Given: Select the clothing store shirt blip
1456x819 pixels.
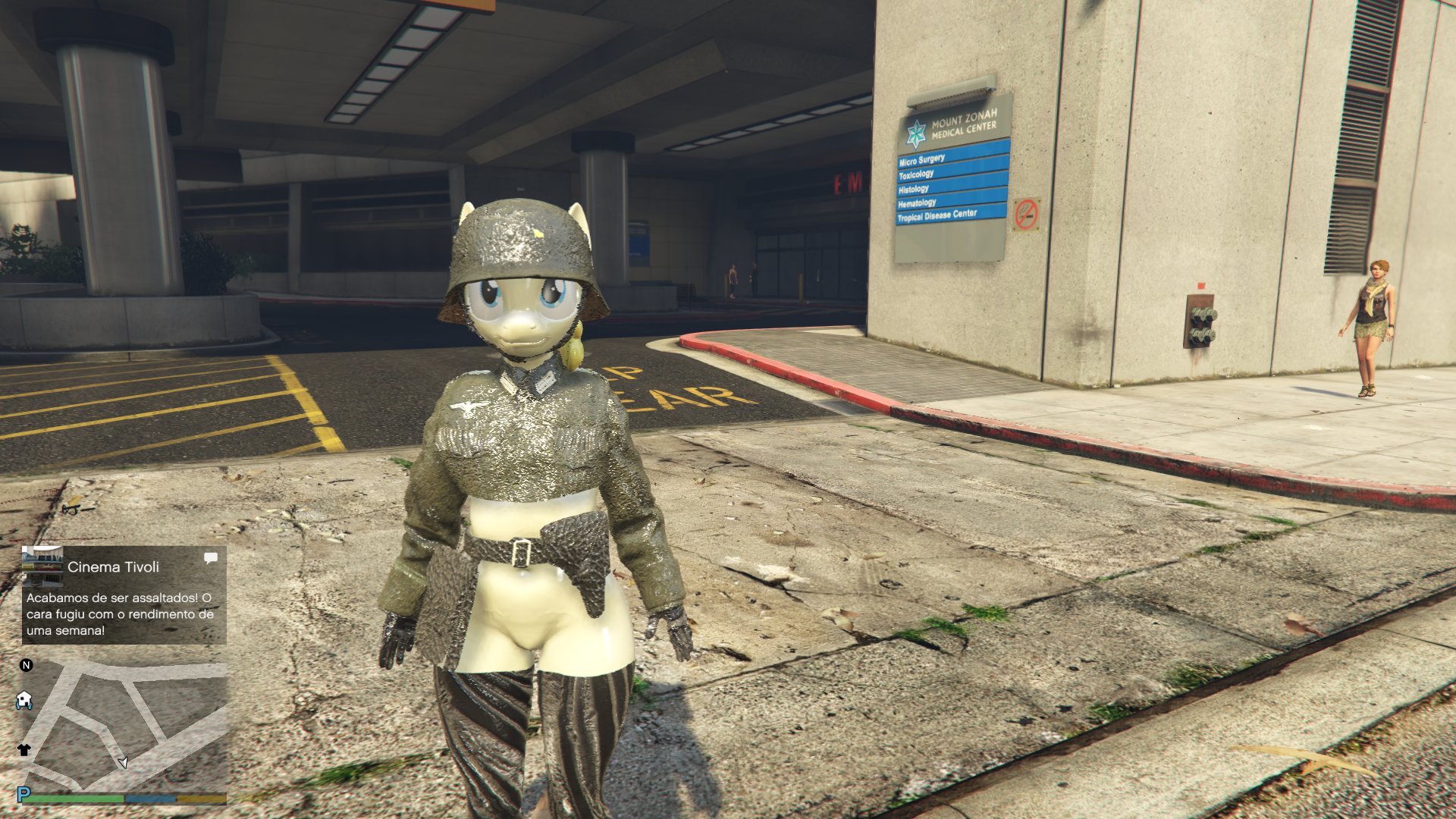Looking at the screenshot, I should [x=24, y=750].
